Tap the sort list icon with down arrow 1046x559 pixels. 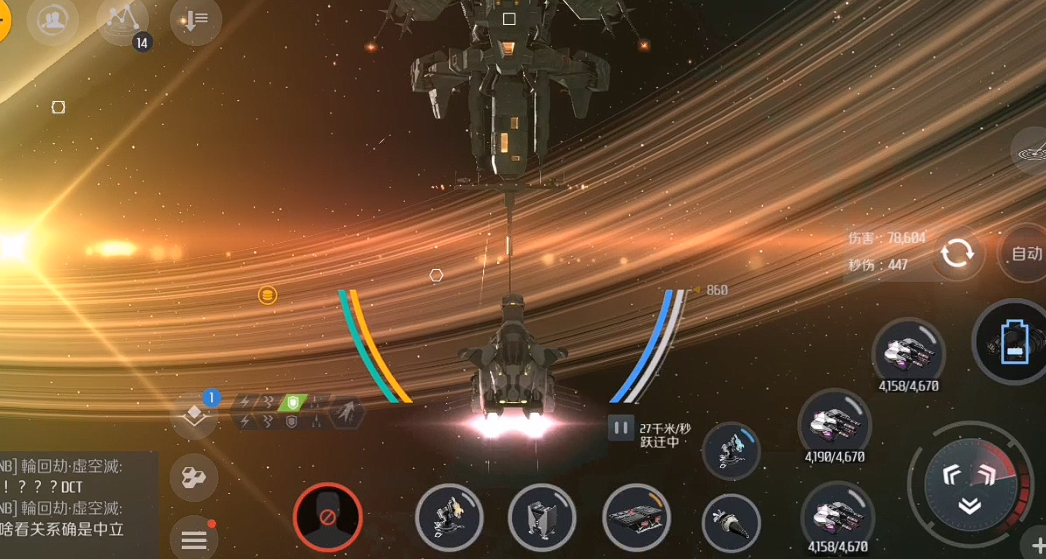(195, 20)
